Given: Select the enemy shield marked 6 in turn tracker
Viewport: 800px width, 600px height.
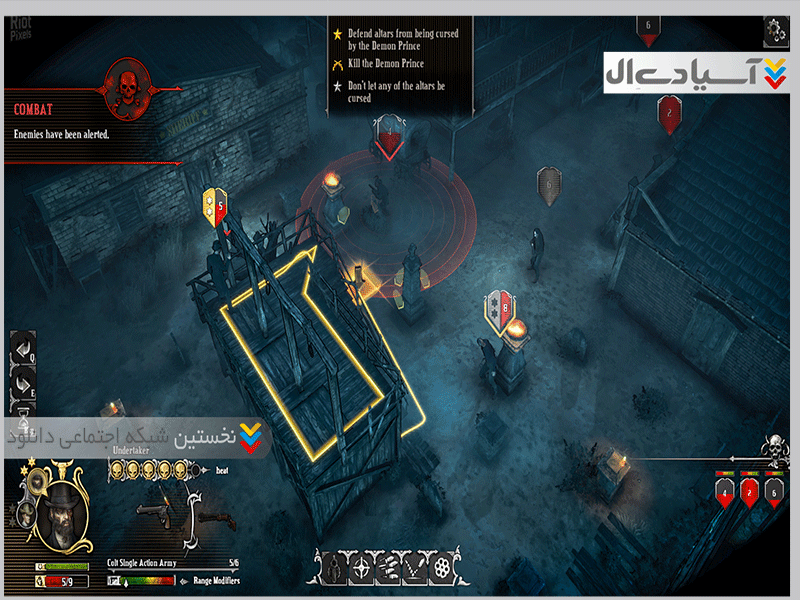Looking at the screenshot, I should point(772,492).
